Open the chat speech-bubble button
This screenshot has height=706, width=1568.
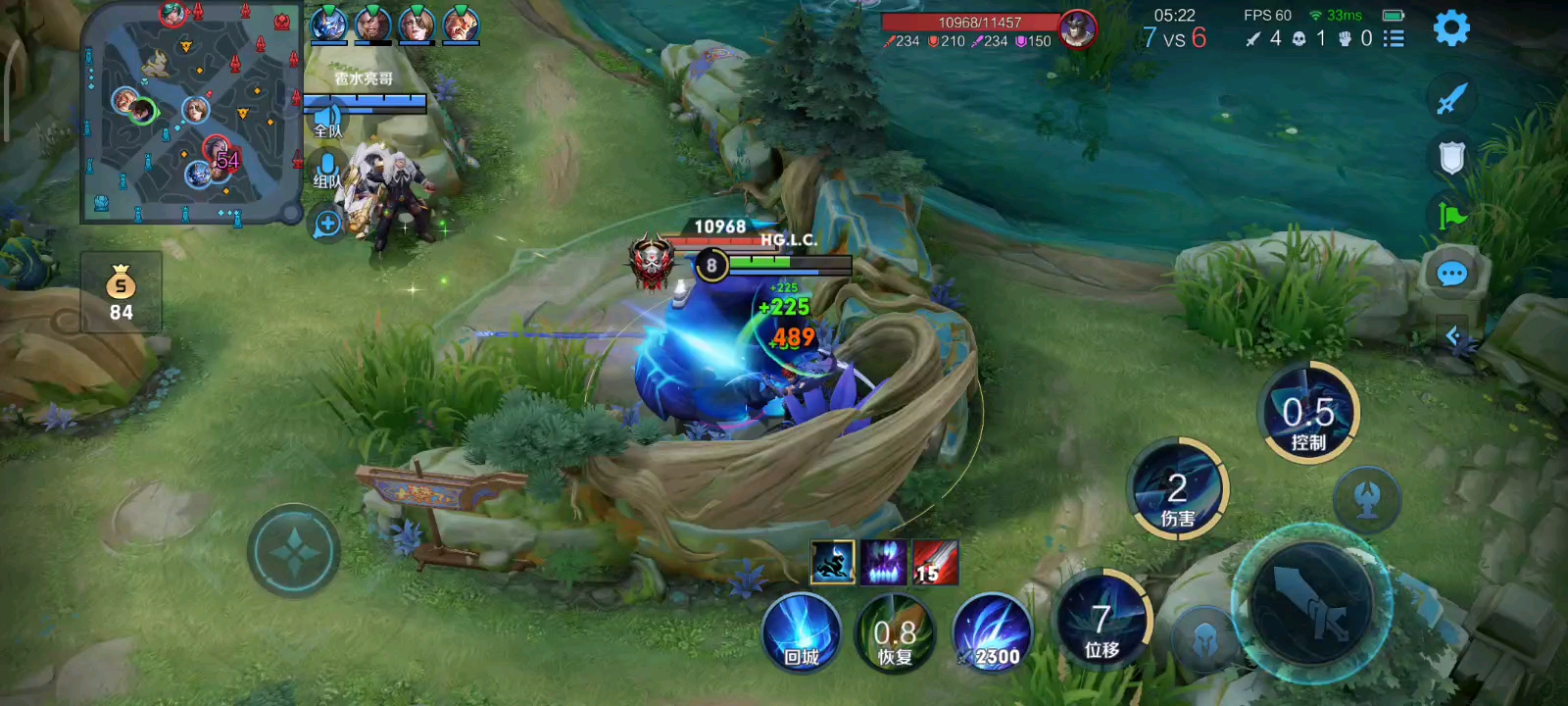[1451, 274]
